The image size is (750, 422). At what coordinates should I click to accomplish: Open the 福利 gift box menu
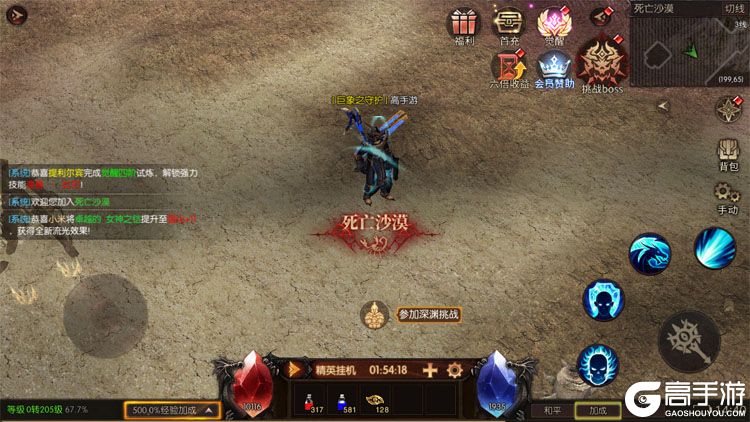click(463, 25)
